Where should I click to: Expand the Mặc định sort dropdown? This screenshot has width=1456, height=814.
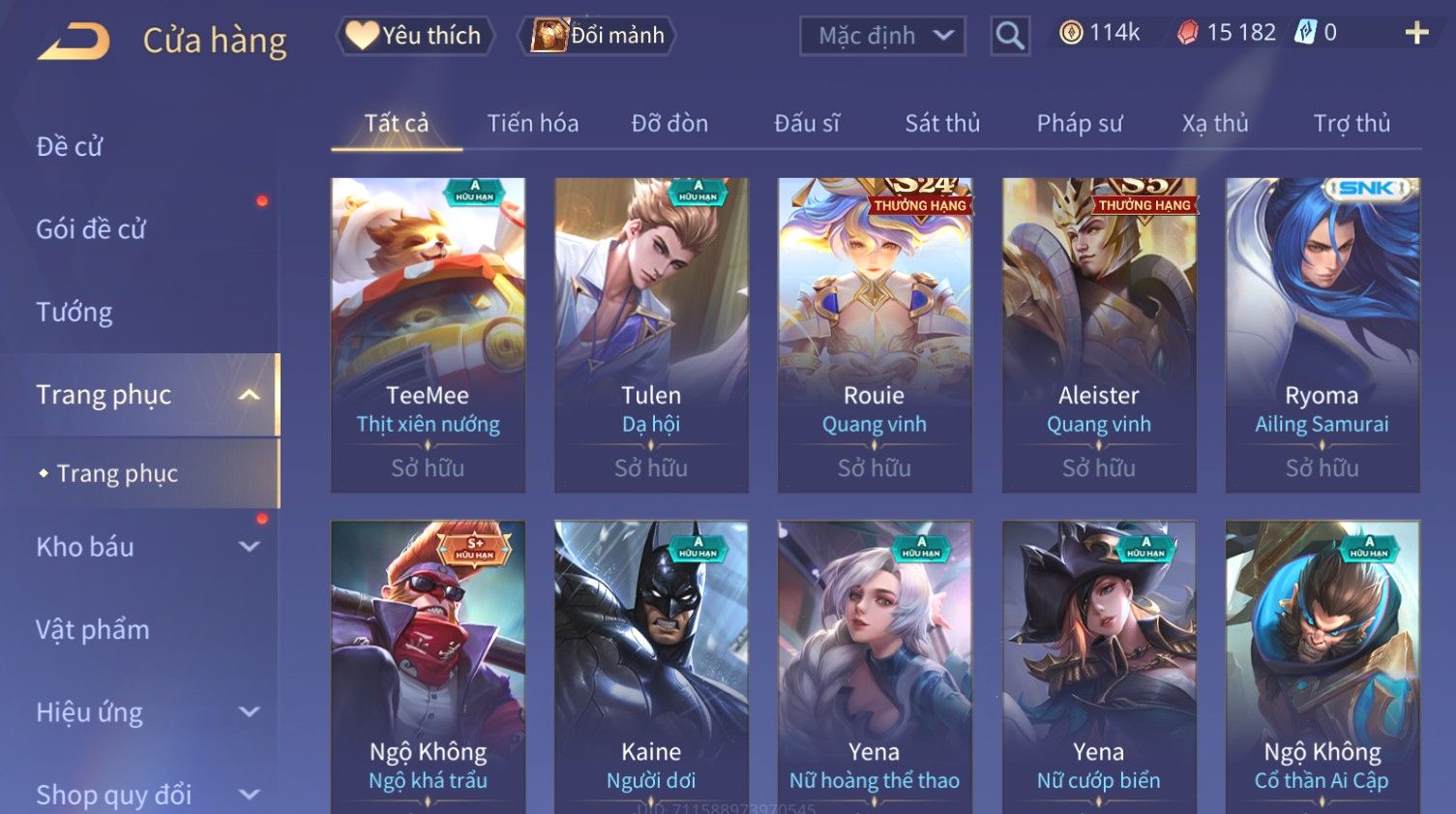[882, 36]
